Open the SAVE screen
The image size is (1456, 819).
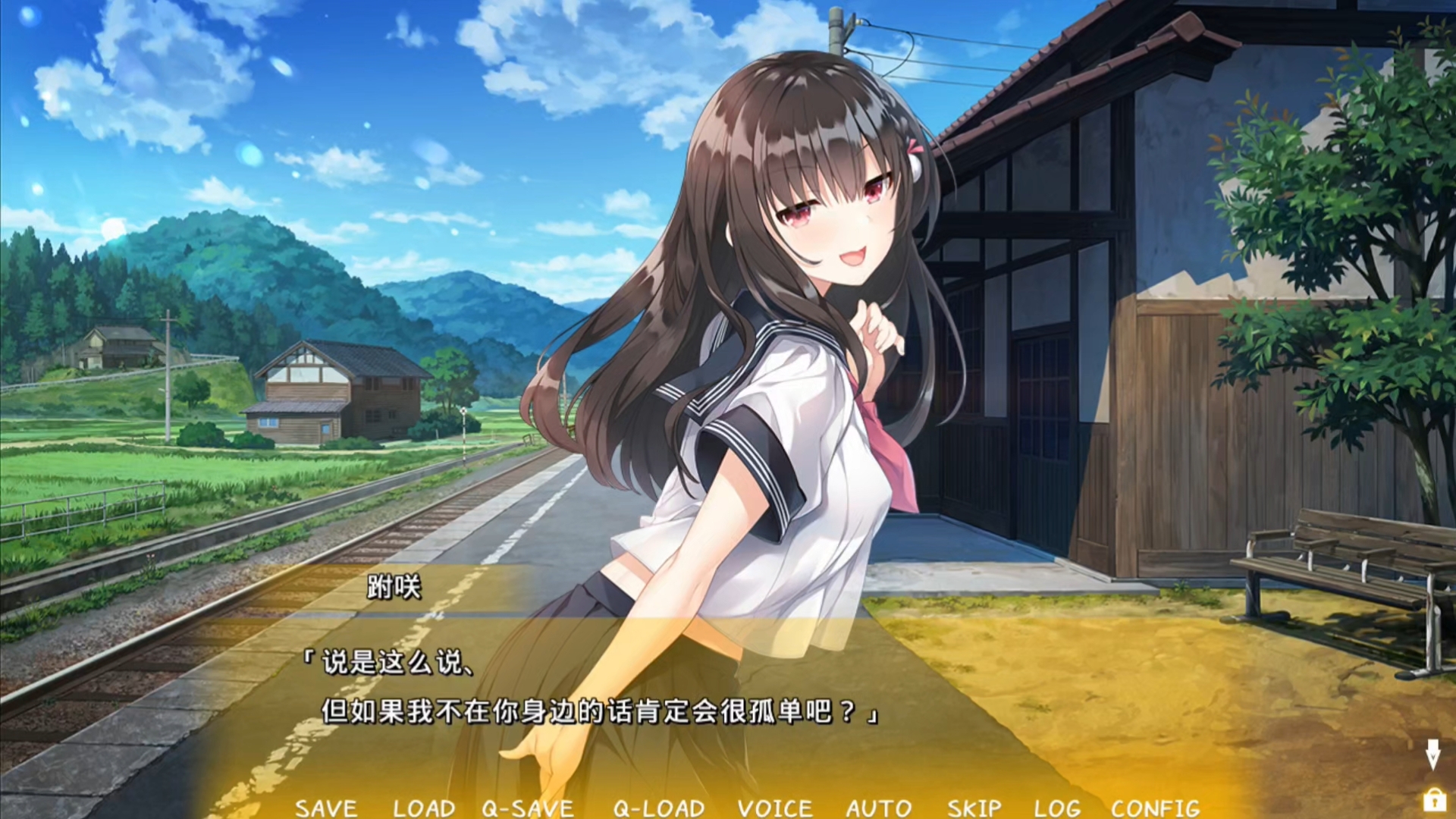click(328, 808)
